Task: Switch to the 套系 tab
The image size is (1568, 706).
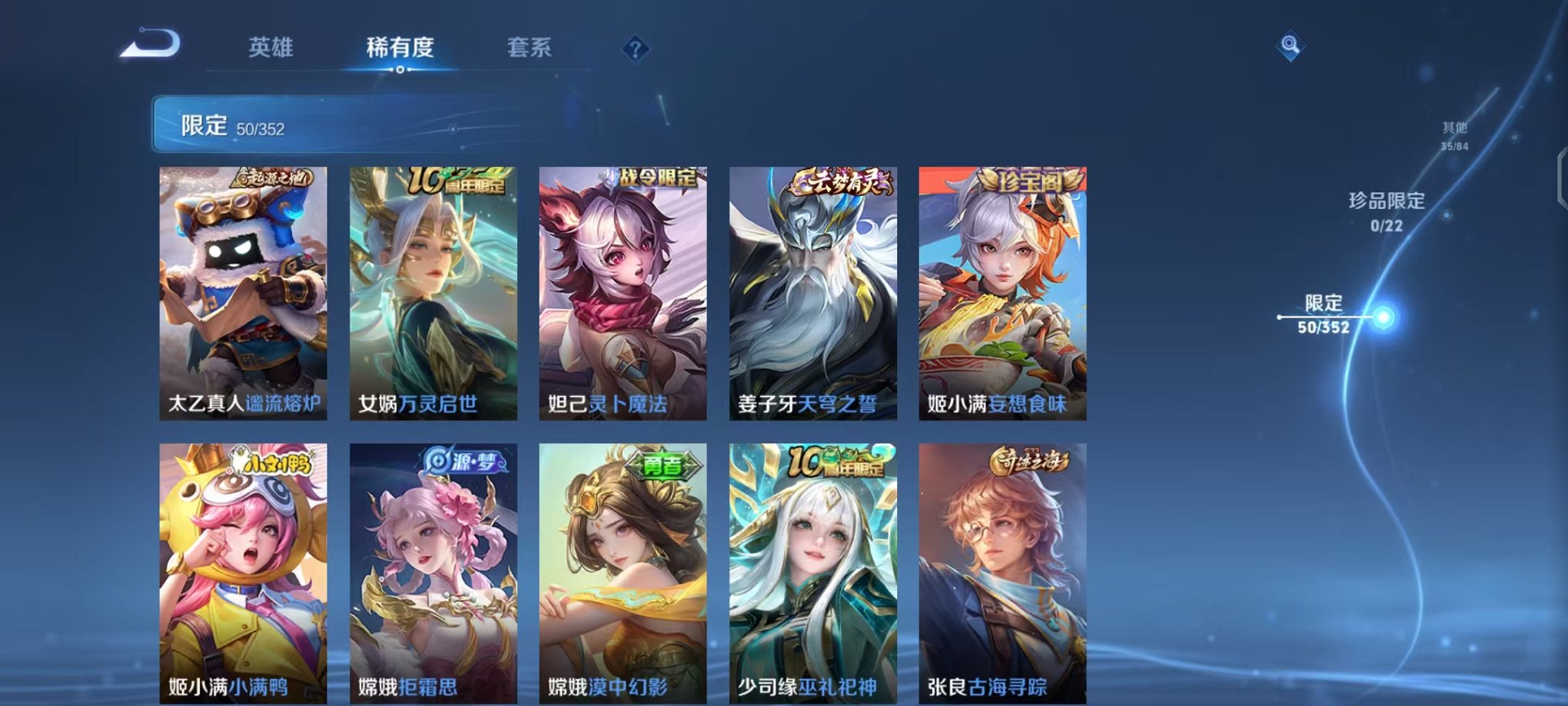Action: (530, 48)
